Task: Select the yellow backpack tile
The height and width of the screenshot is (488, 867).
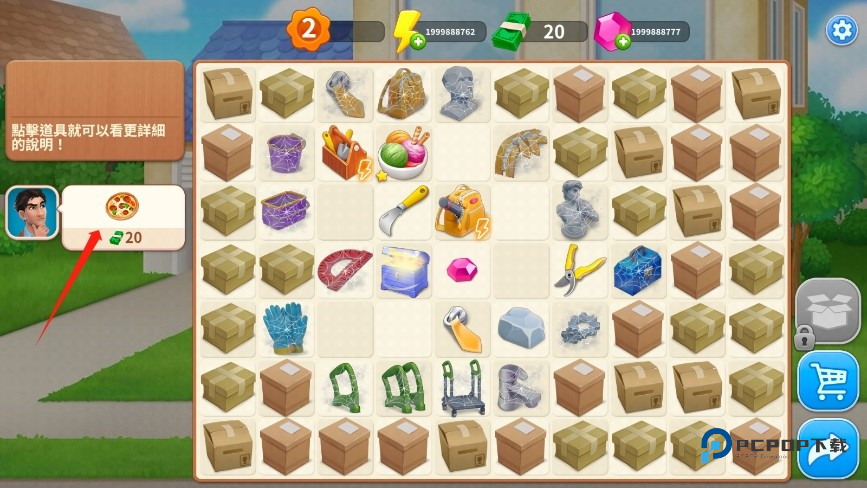Action: [461, 211]
